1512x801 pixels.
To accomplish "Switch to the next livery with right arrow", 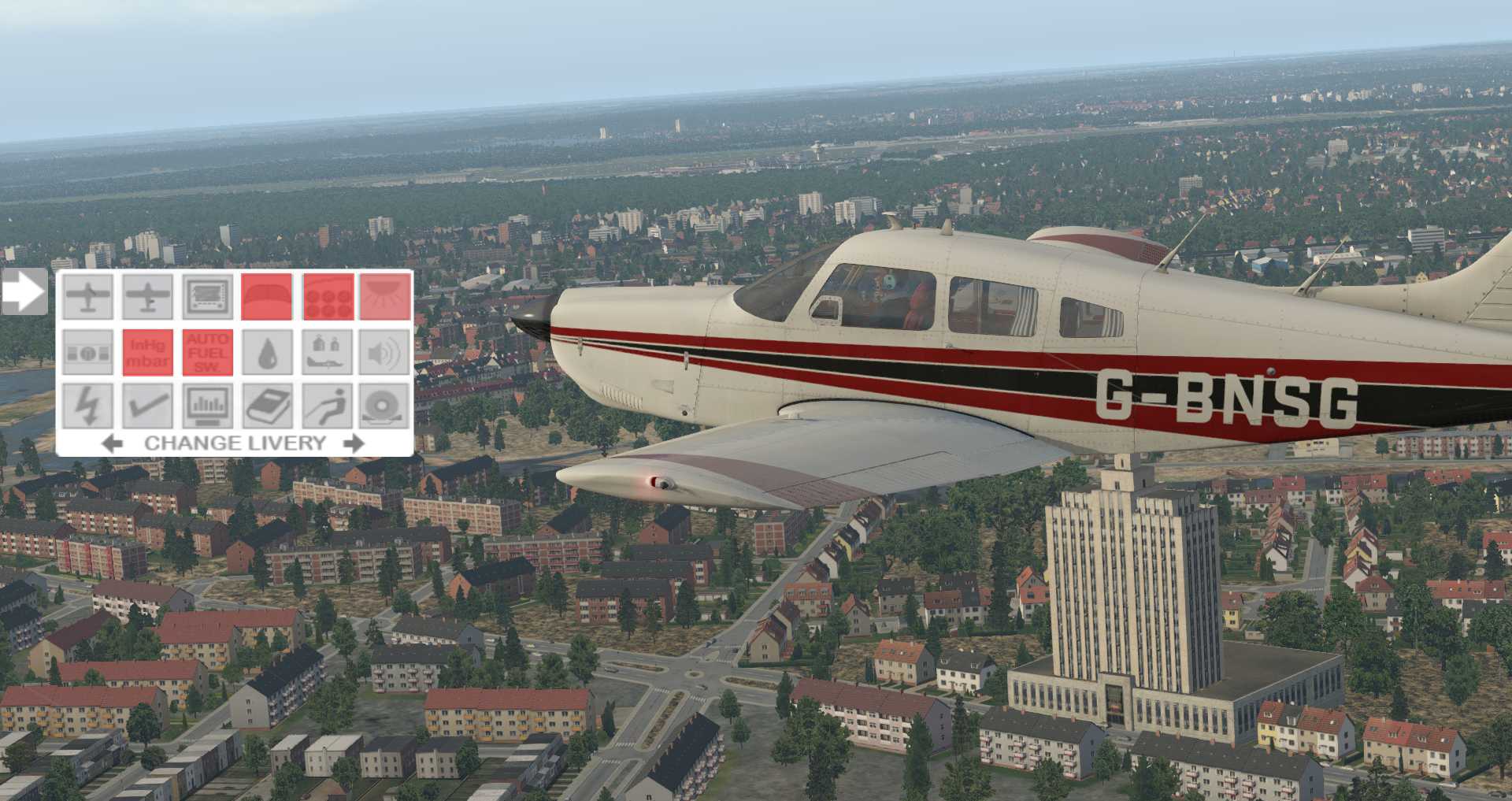I will tap(354, 443).
